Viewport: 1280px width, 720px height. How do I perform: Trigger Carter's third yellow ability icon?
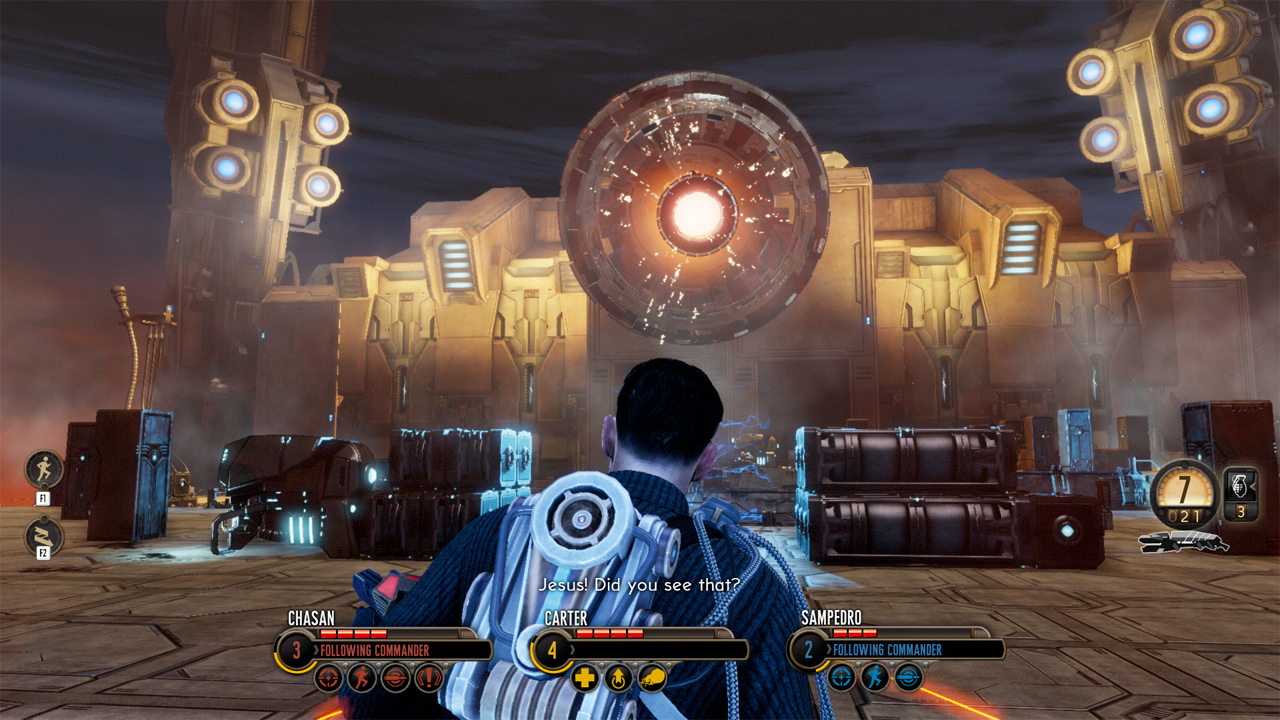[652, 677]
